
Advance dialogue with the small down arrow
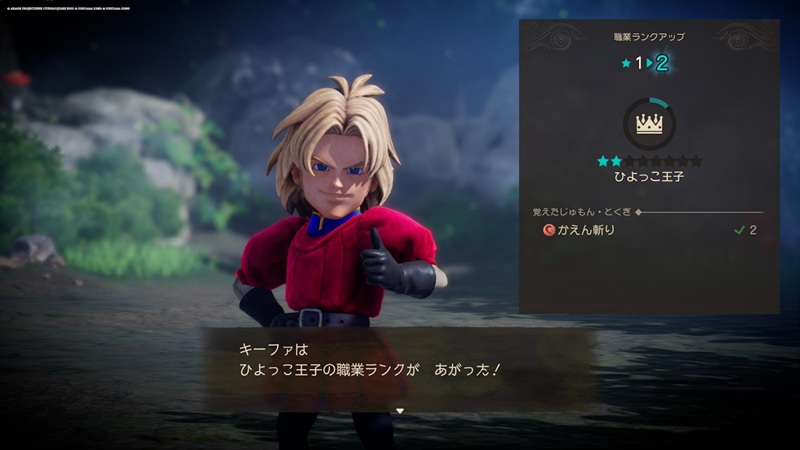click(x=399, y=410)
